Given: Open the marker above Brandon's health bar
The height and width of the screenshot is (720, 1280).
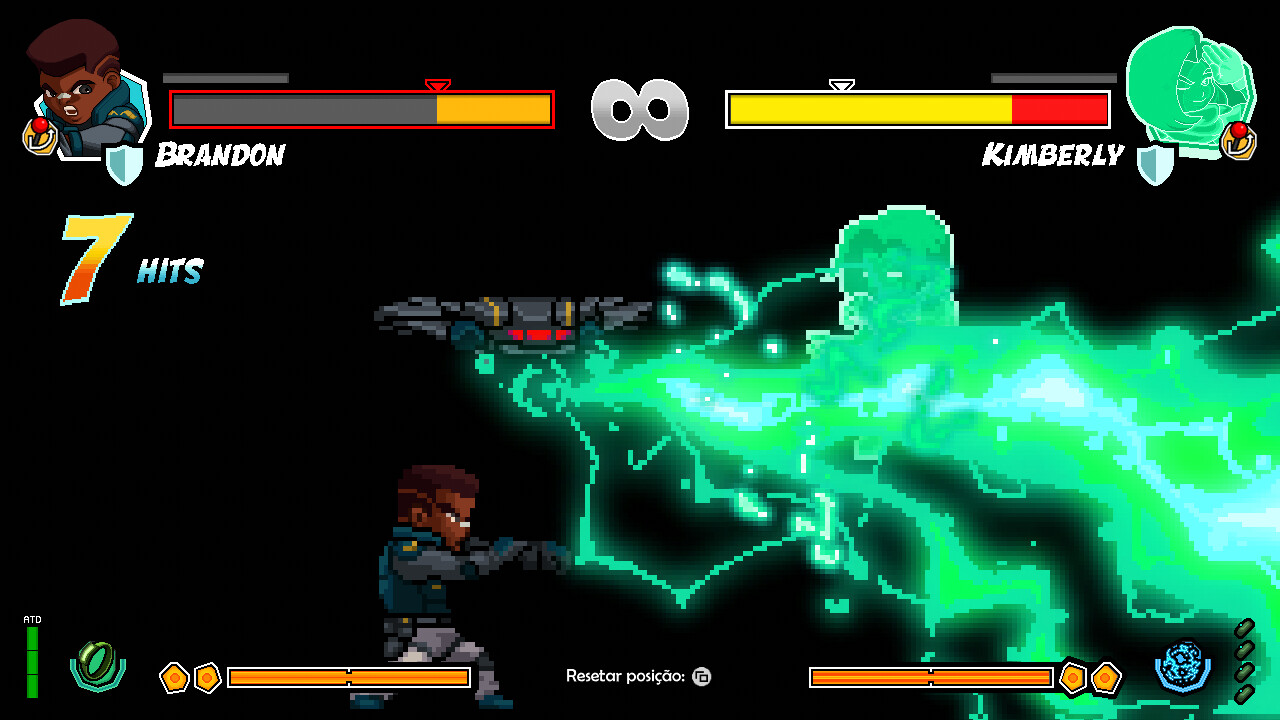Looking at the screenshot, I should point(437,85).
